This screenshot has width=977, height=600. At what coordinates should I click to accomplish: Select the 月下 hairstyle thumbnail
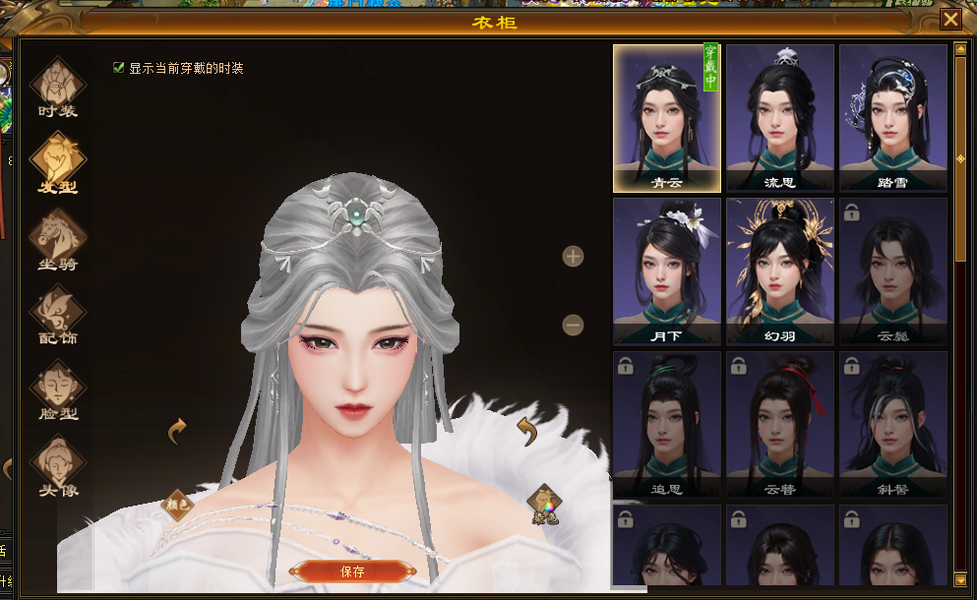point(666,270)
